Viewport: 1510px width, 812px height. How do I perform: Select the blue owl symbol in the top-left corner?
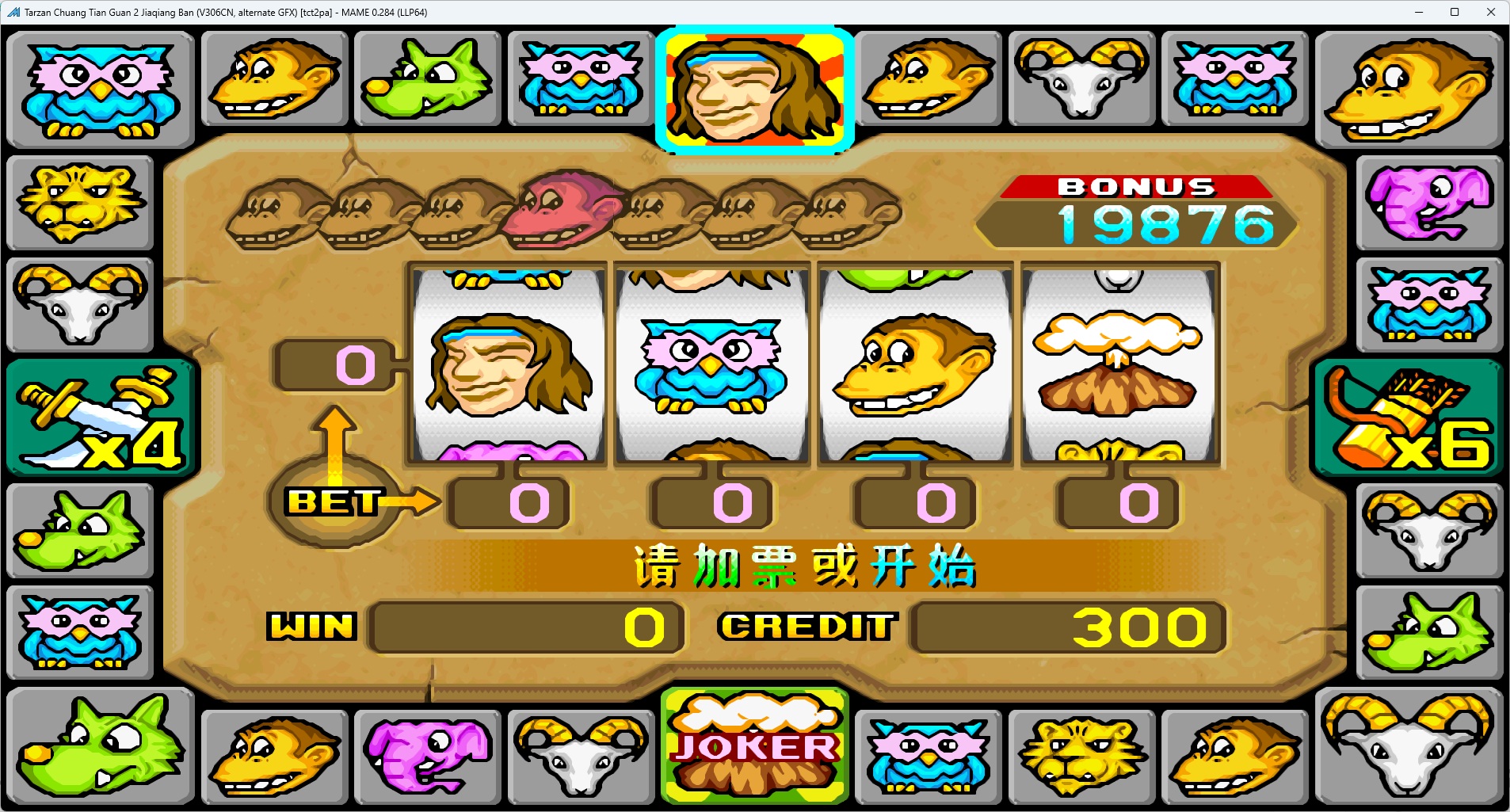point(100,87)
